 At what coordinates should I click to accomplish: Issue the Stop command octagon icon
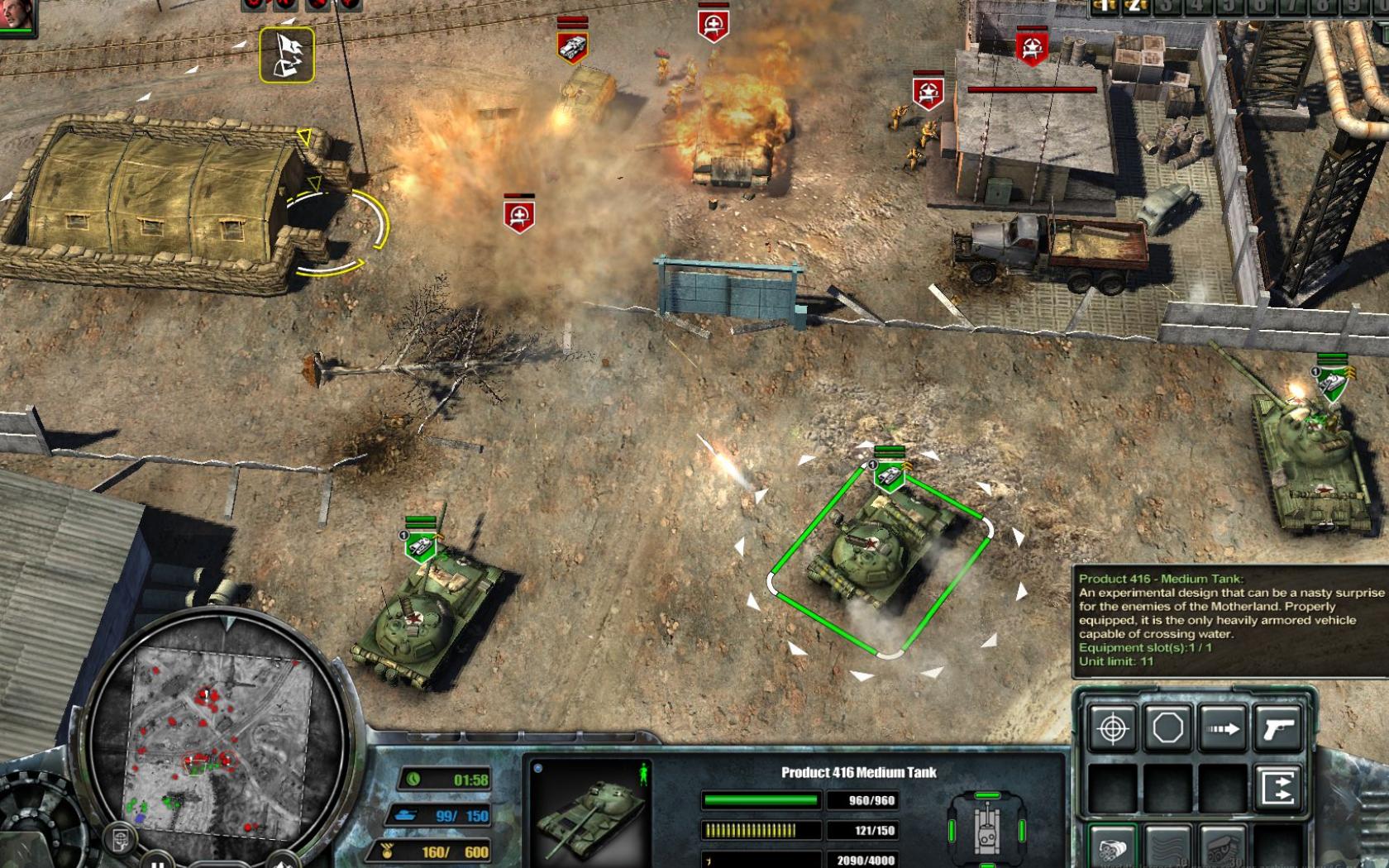coord(1168,728)
